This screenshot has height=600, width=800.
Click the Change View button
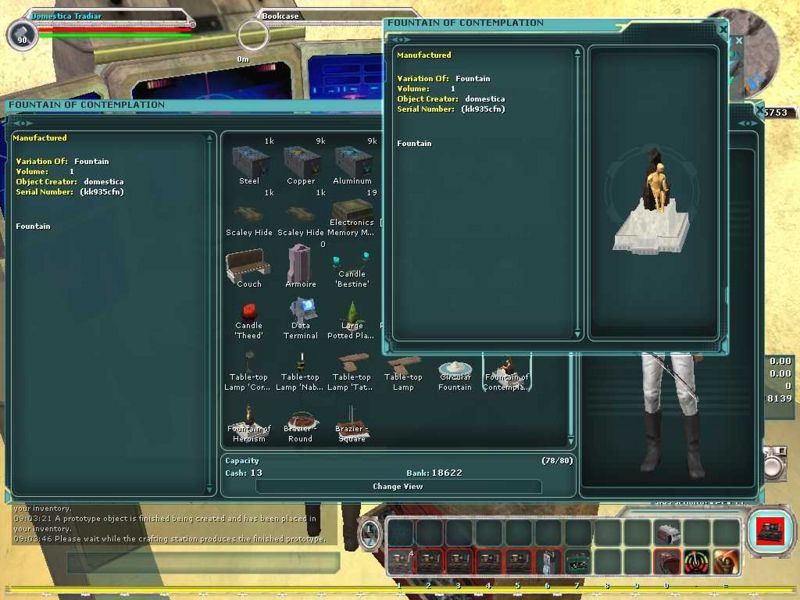[x=398, y=486]
